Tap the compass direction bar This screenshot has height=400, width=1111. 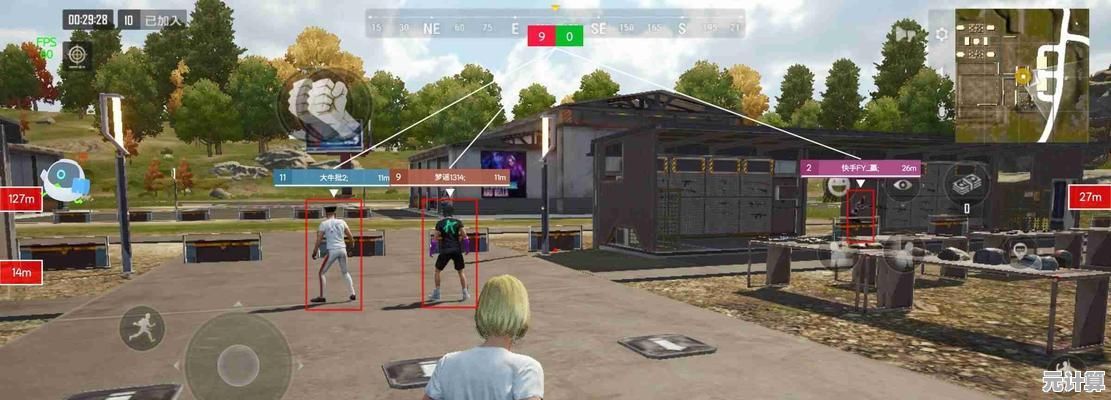tap(555, 28)
